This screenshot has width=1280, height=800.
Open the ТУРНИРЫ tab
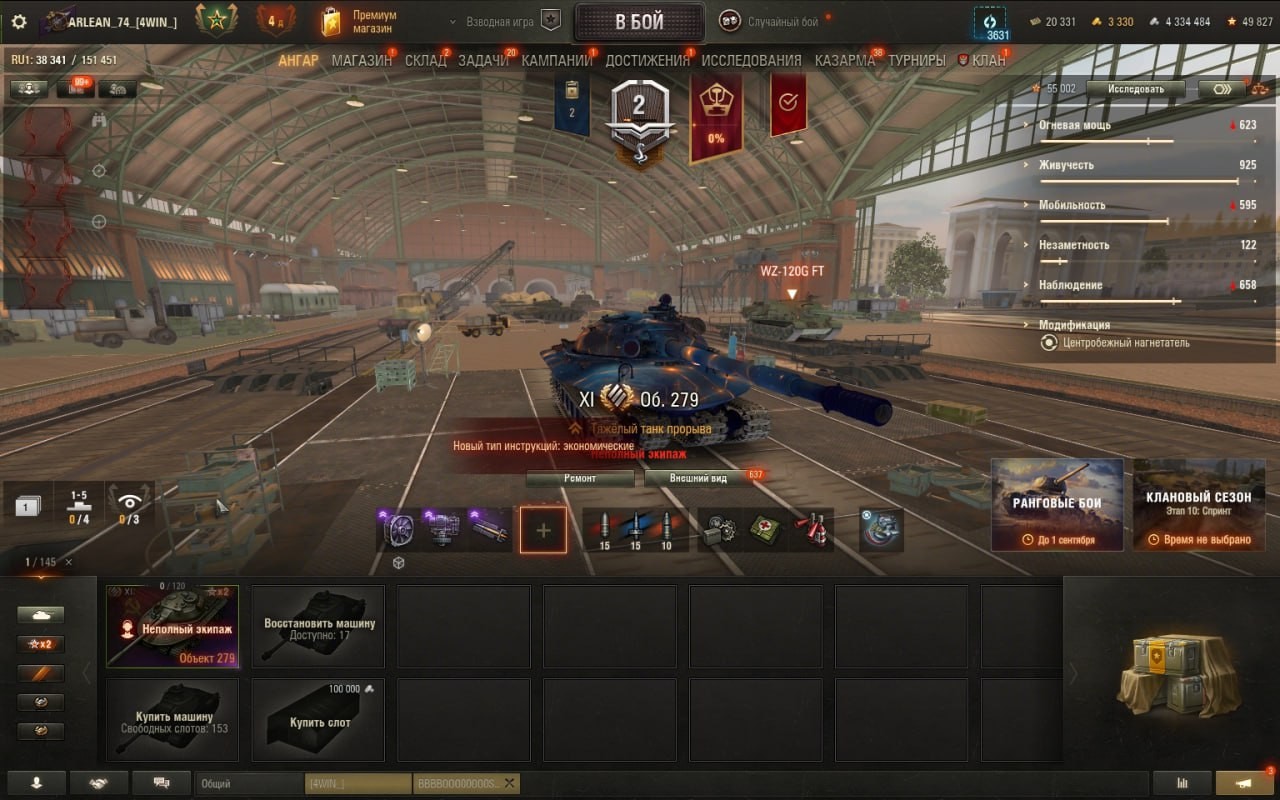(916, 61)
